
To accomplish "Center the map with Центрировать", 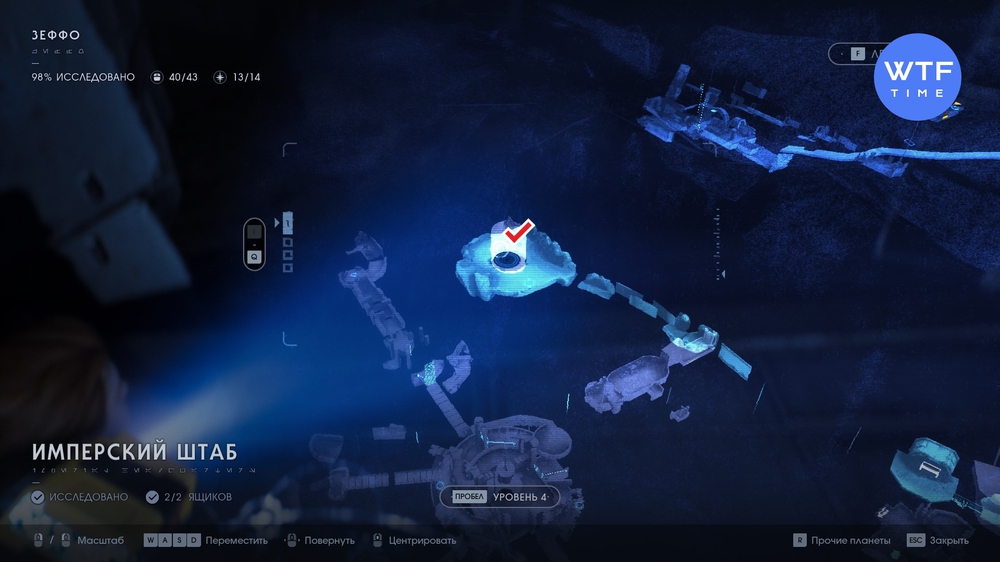I will pos(414,540).
